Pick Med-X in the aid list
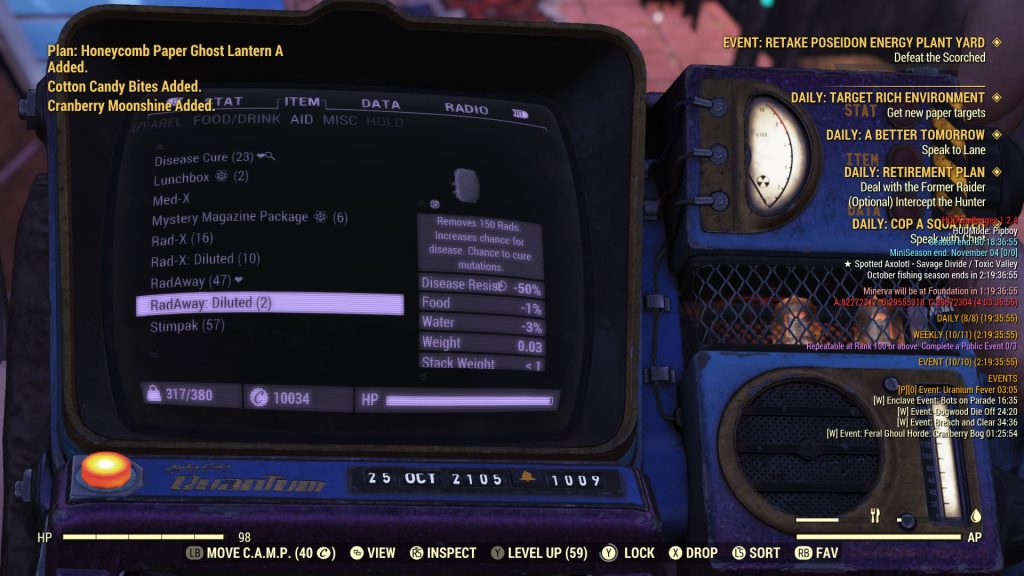The image size is (1024, 576). (172, 199)
